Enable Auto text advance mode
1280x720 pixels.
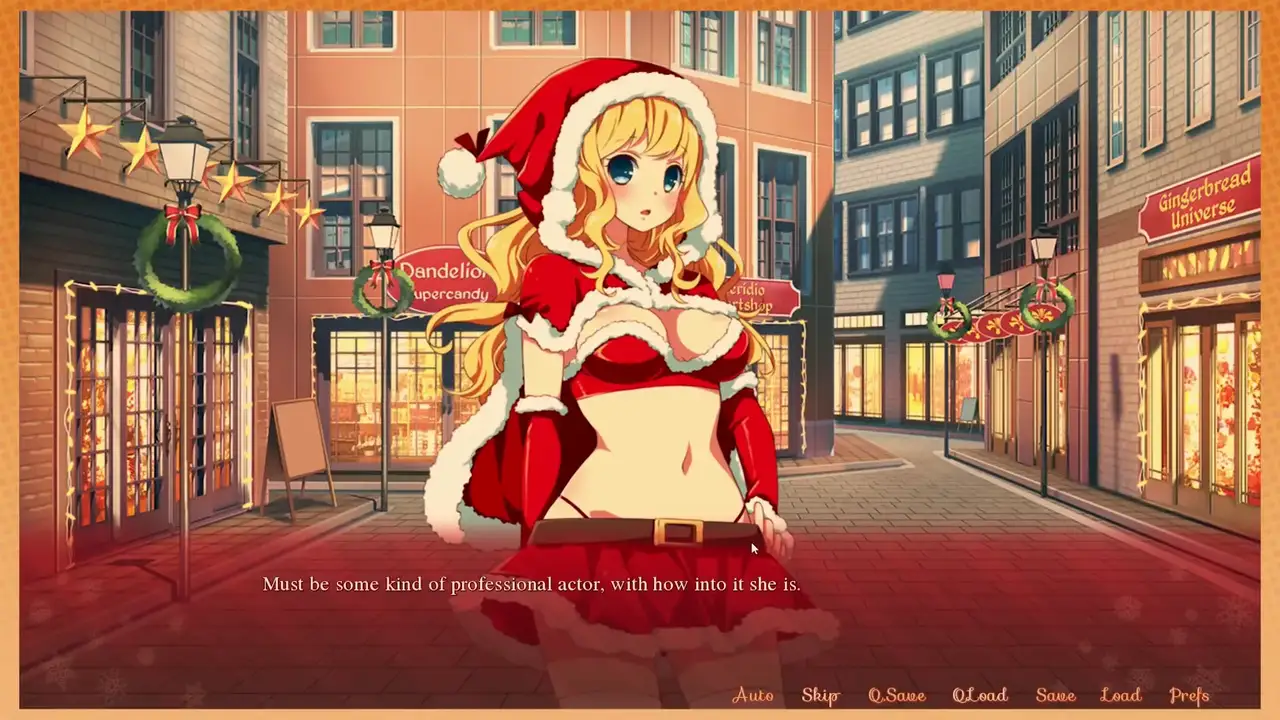click(753, 695)
